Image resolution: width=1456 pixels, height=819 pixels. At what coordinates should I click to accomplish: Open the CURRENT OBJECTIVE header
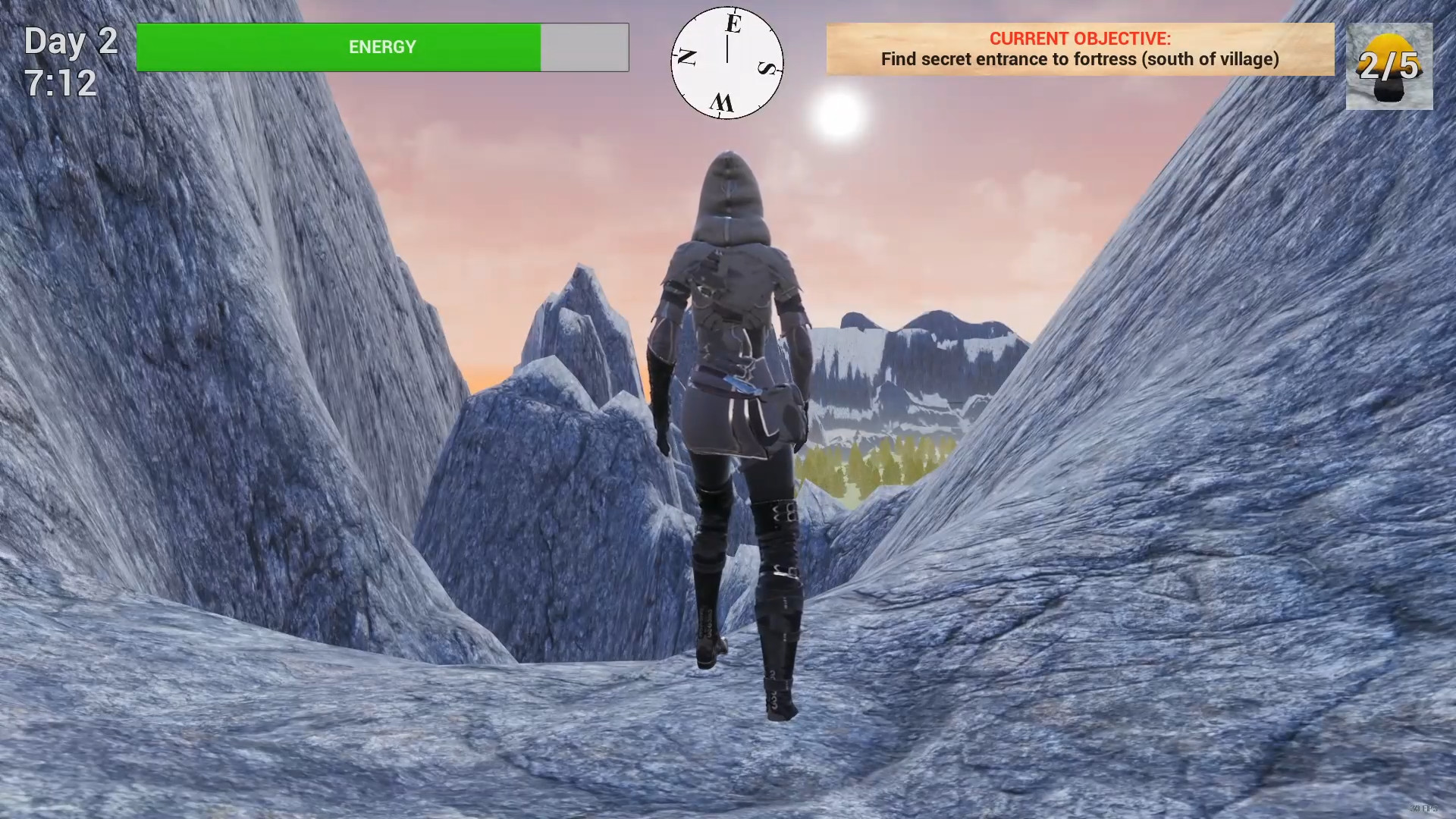pos(1080,36)
